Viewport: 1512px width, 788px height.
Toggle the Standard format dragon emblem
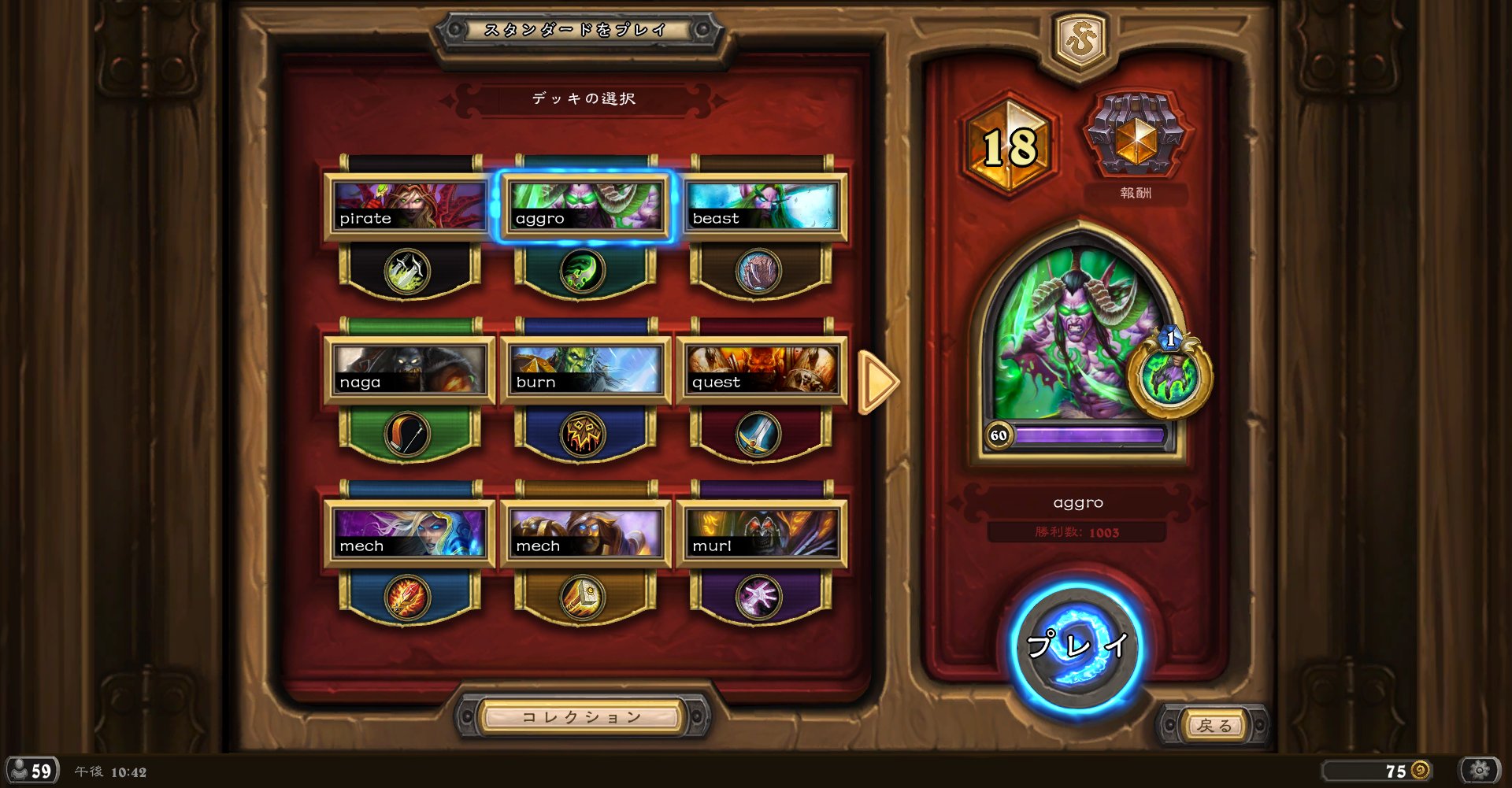point(1080,41)
